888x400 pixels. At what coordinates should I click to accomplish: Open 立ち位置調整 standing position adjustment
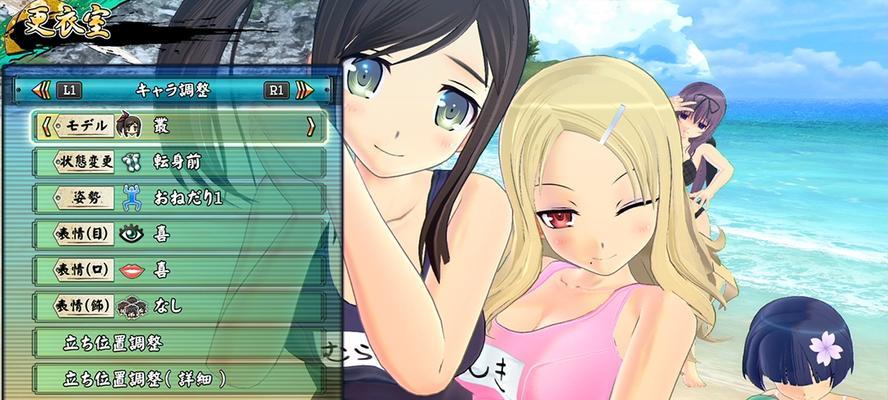tap(178, 343)
